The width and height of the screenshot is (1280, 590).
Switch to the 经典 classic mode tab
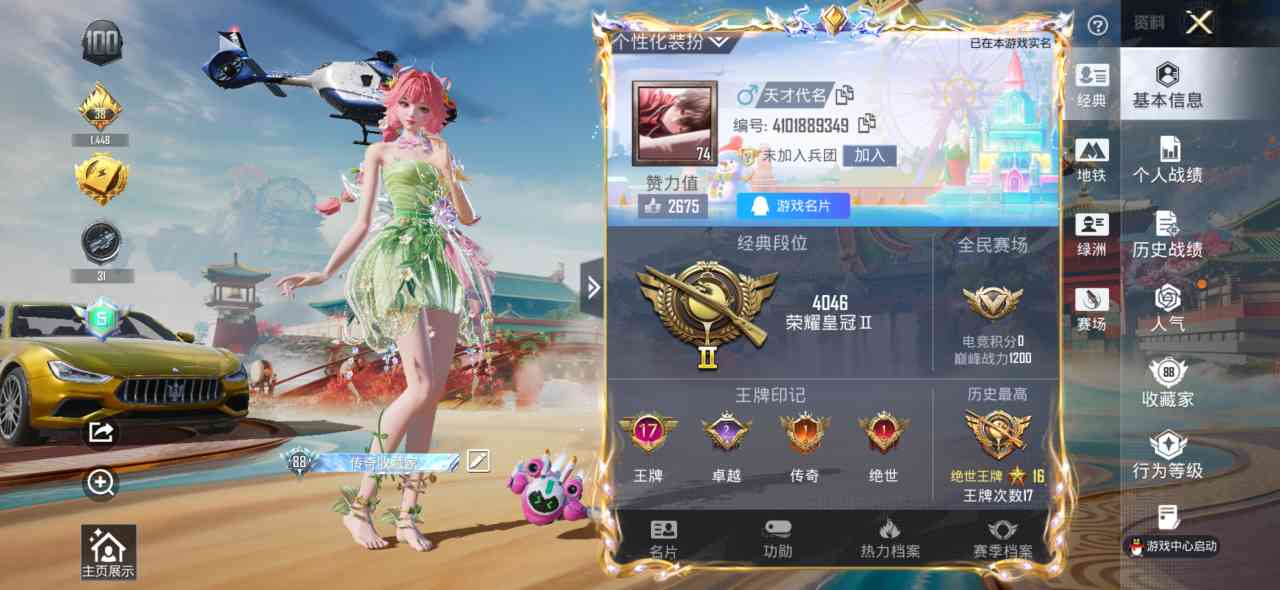(1091, 86)
